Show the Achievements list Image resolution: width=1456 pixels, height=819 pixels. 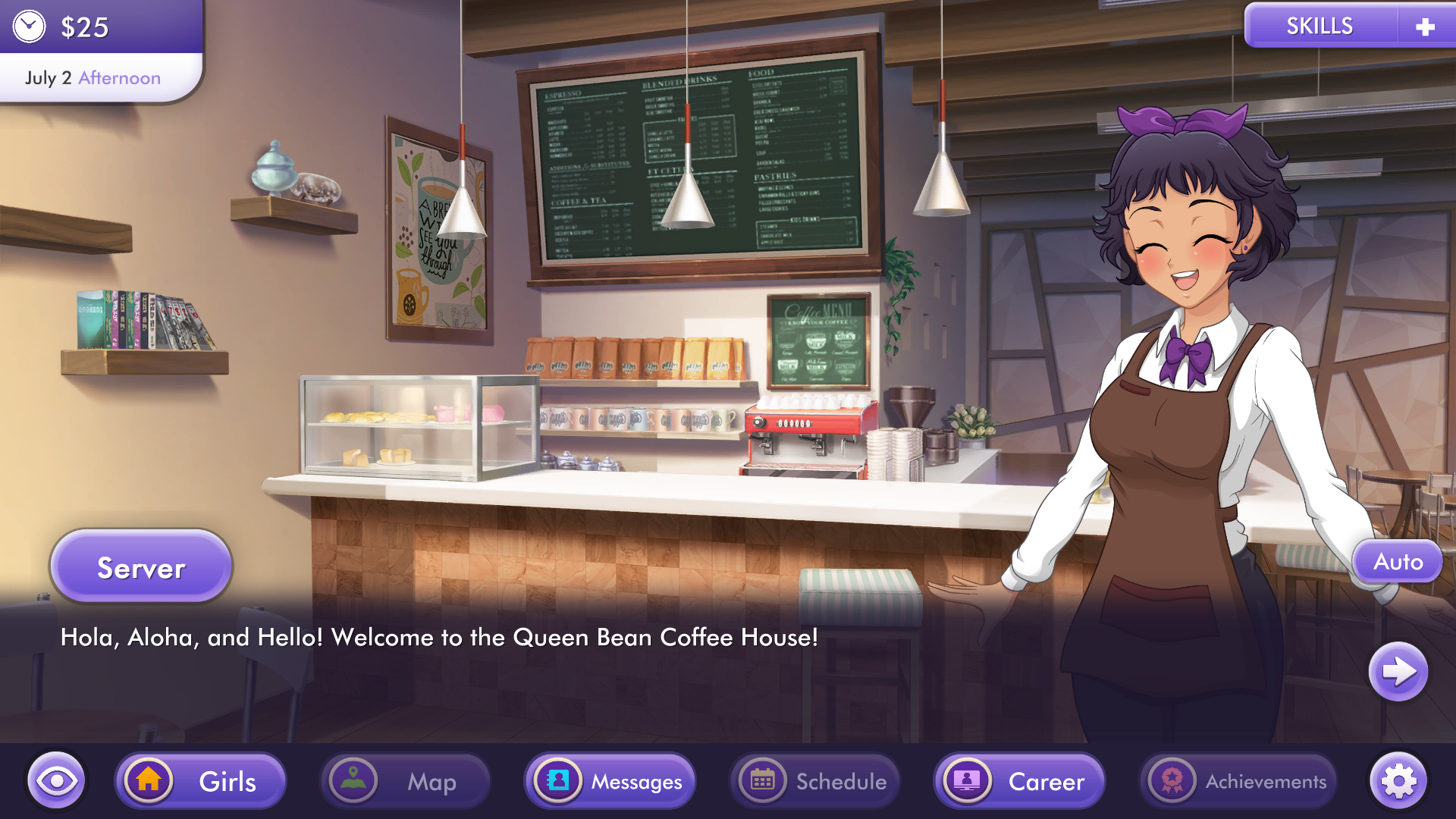(x=1238, y=781)
